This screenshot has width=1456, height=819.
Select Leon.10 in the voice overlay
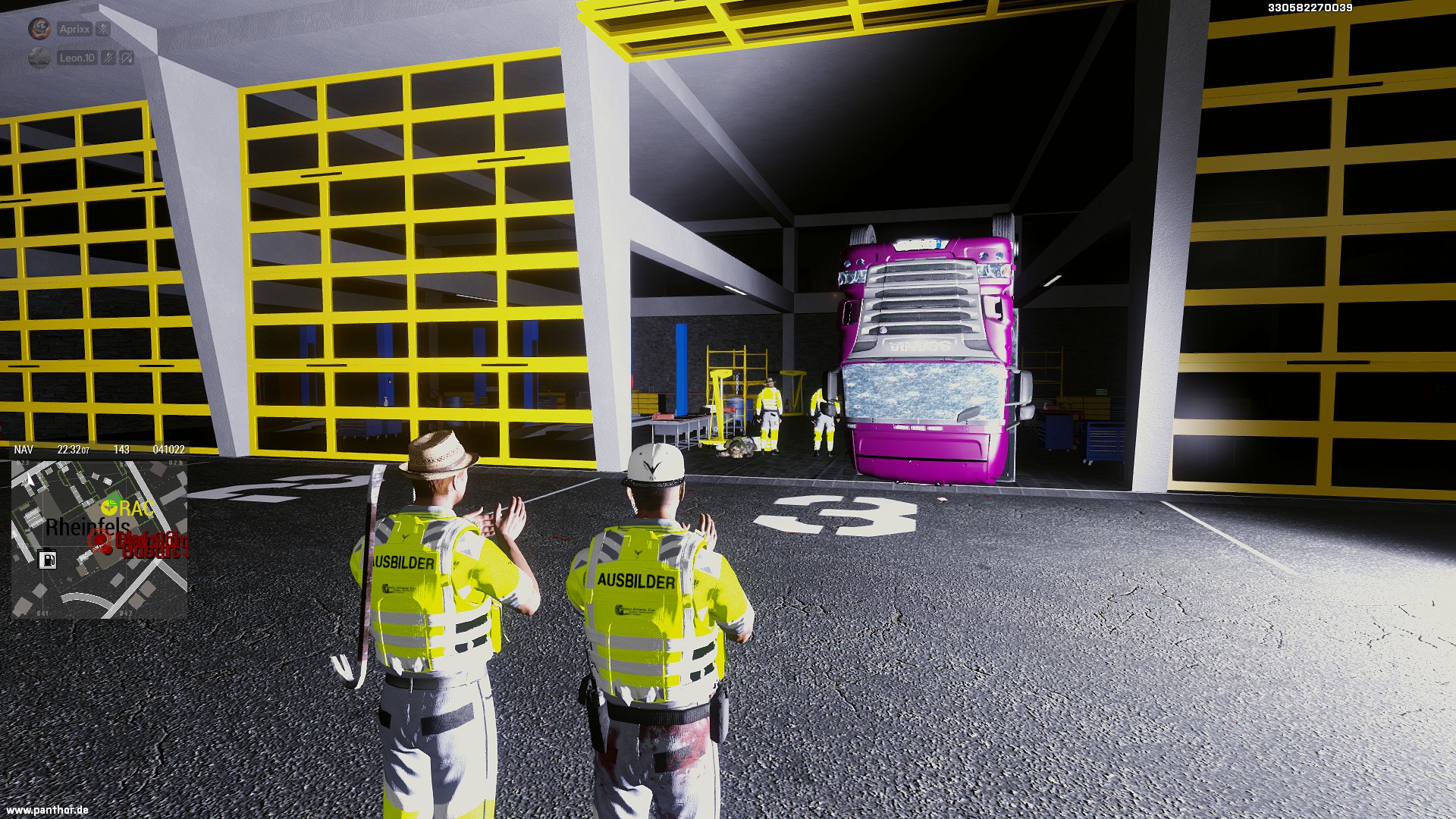coord(77,58)
